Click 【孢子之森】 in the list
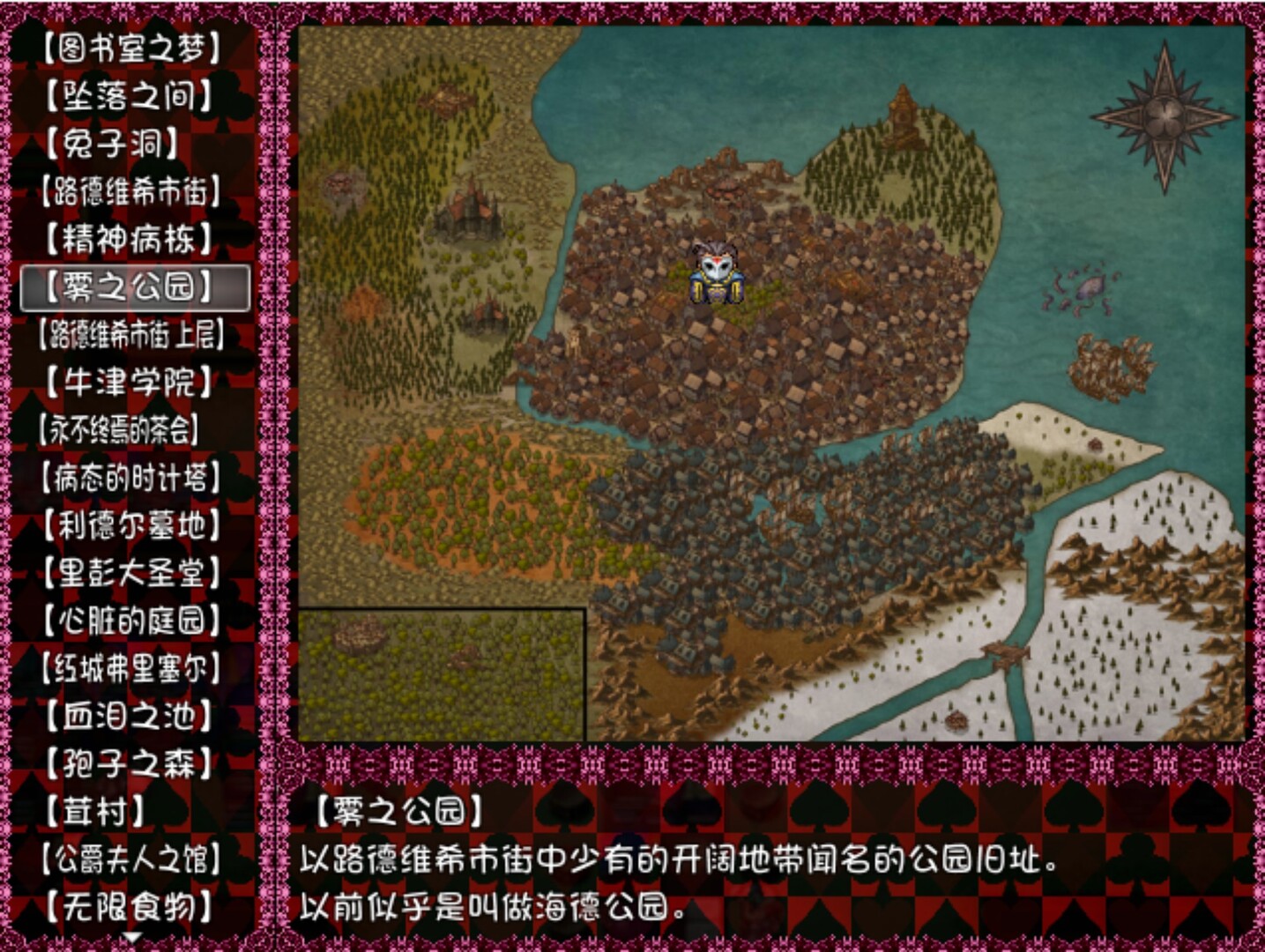Image resolution: width=1265 pixels, height=952 pixels. point(132,763)
